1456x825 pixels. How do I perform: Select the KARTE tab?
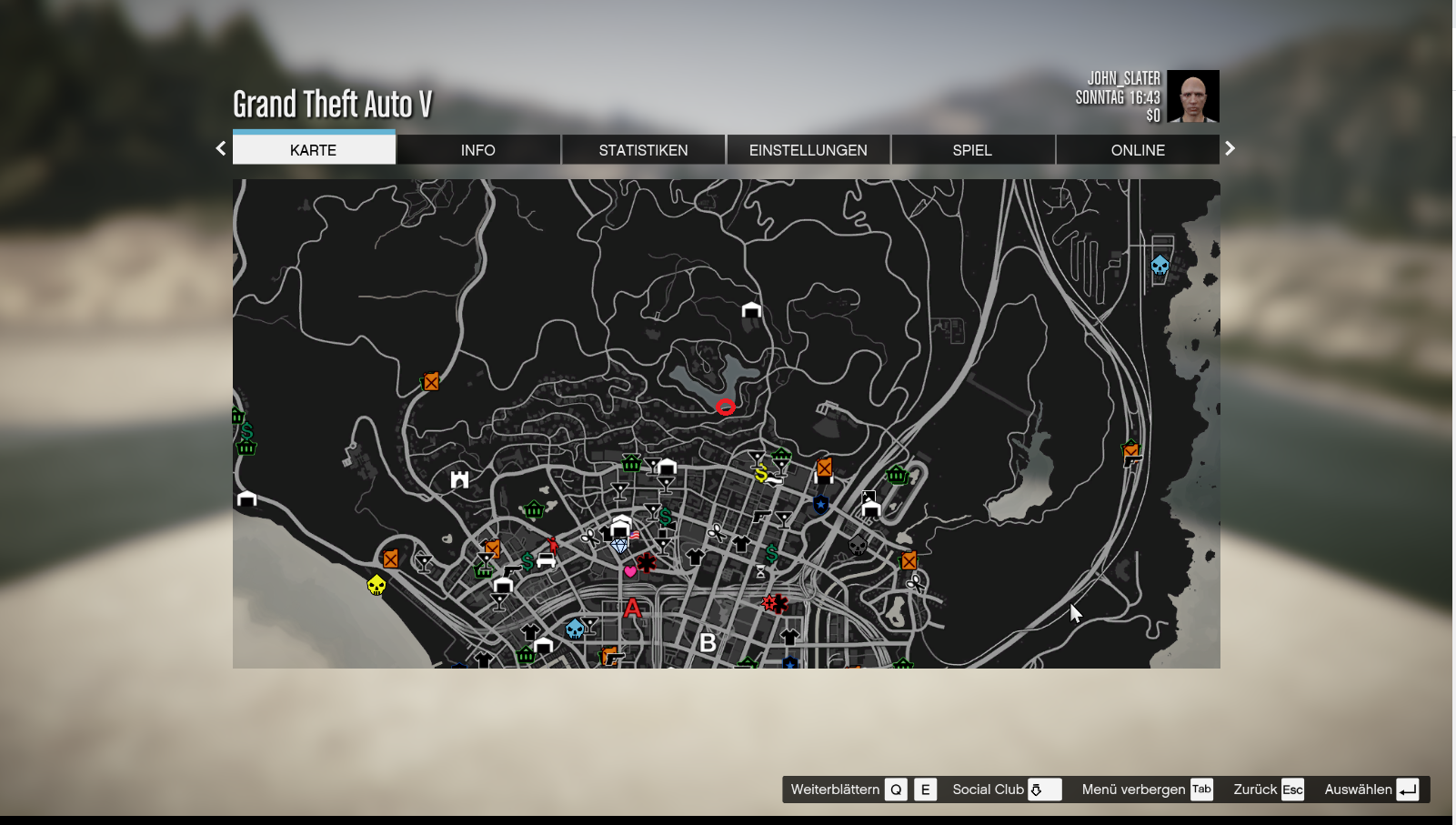313,150
